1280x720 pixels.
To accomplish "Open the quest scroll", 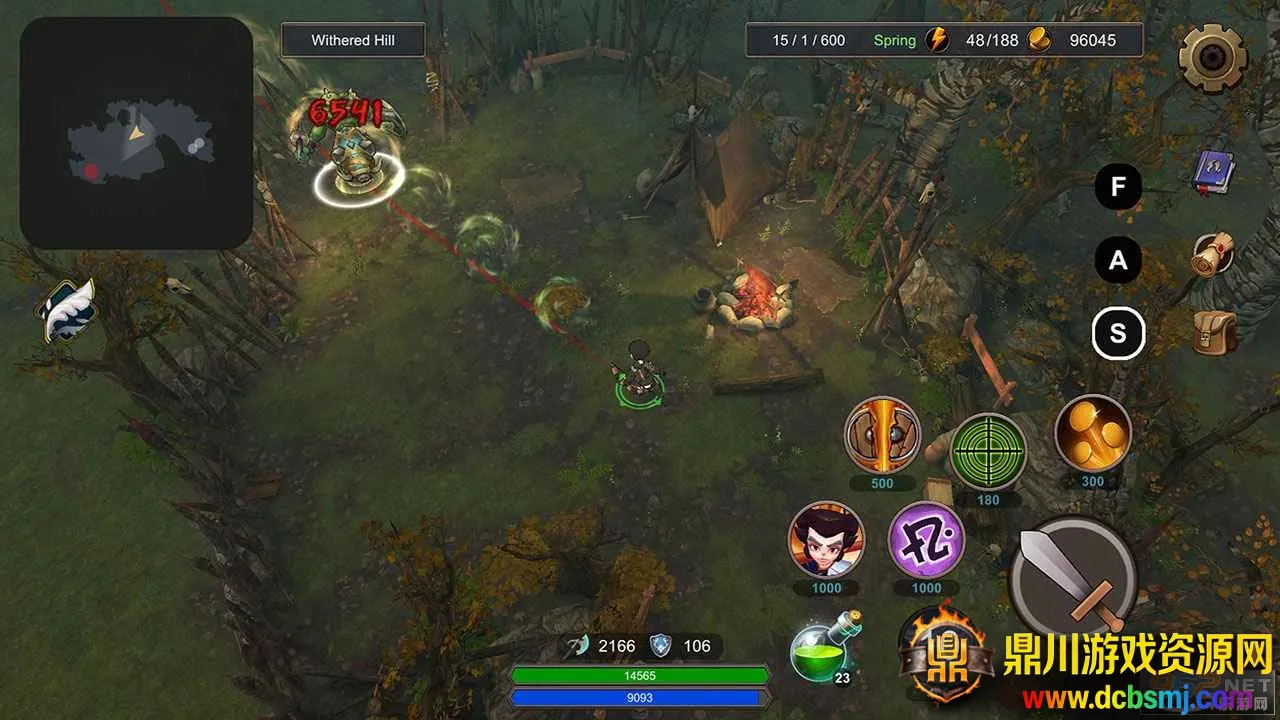I will click(x=1214, y=255).
